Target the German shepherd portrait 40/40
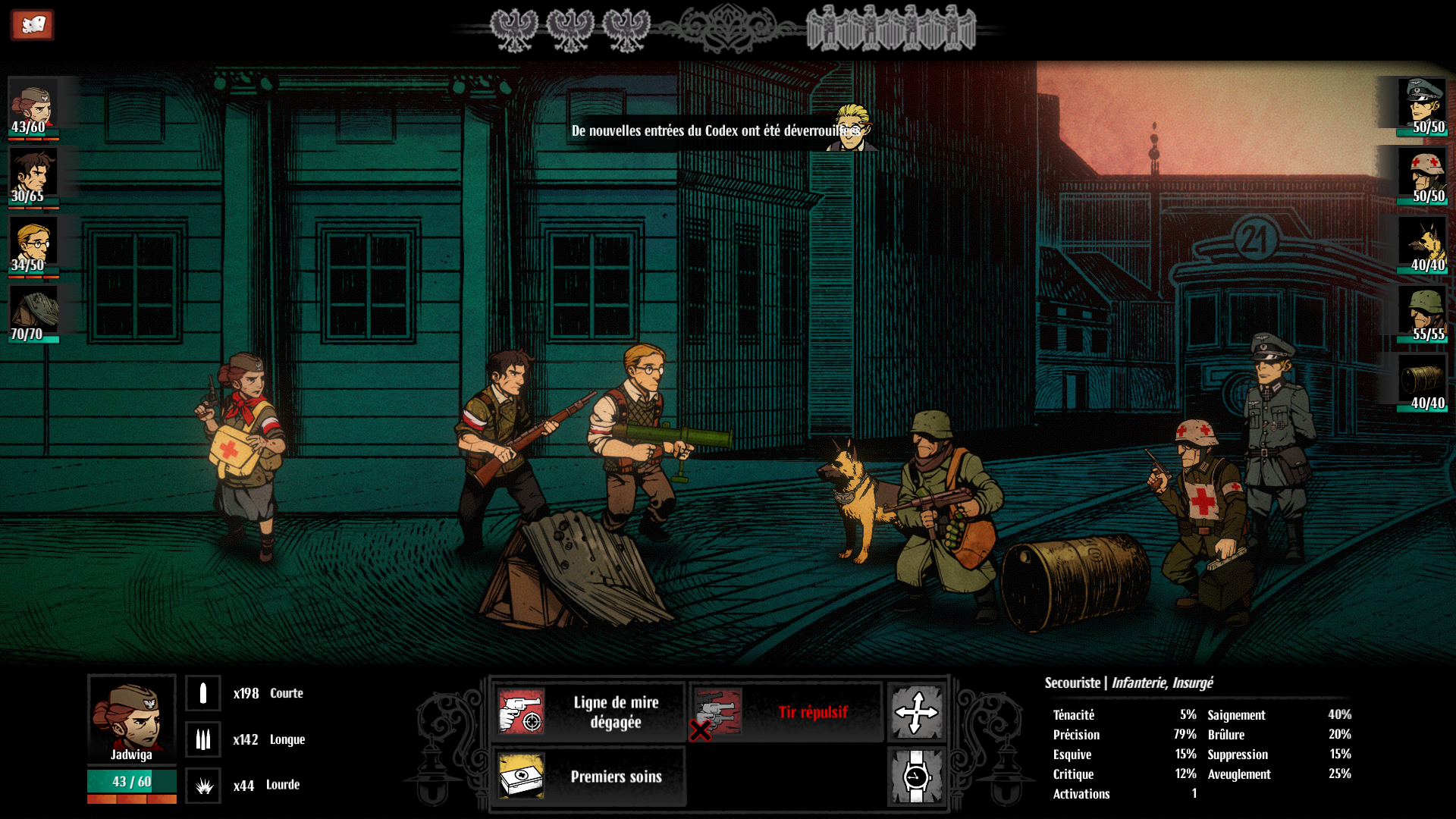Image resolution: width=1456 pixels, height=819 pixels. (1423, 245)
